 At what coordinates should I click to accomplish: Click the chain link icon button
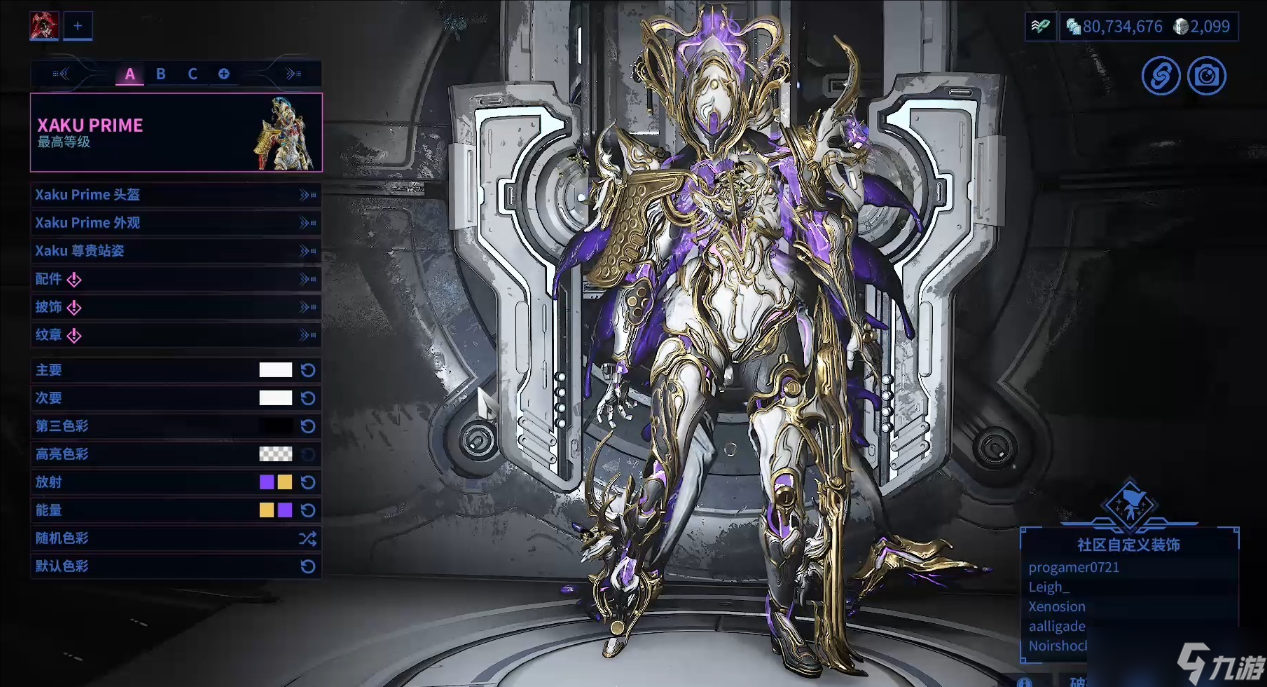(x=1161, y=76)
